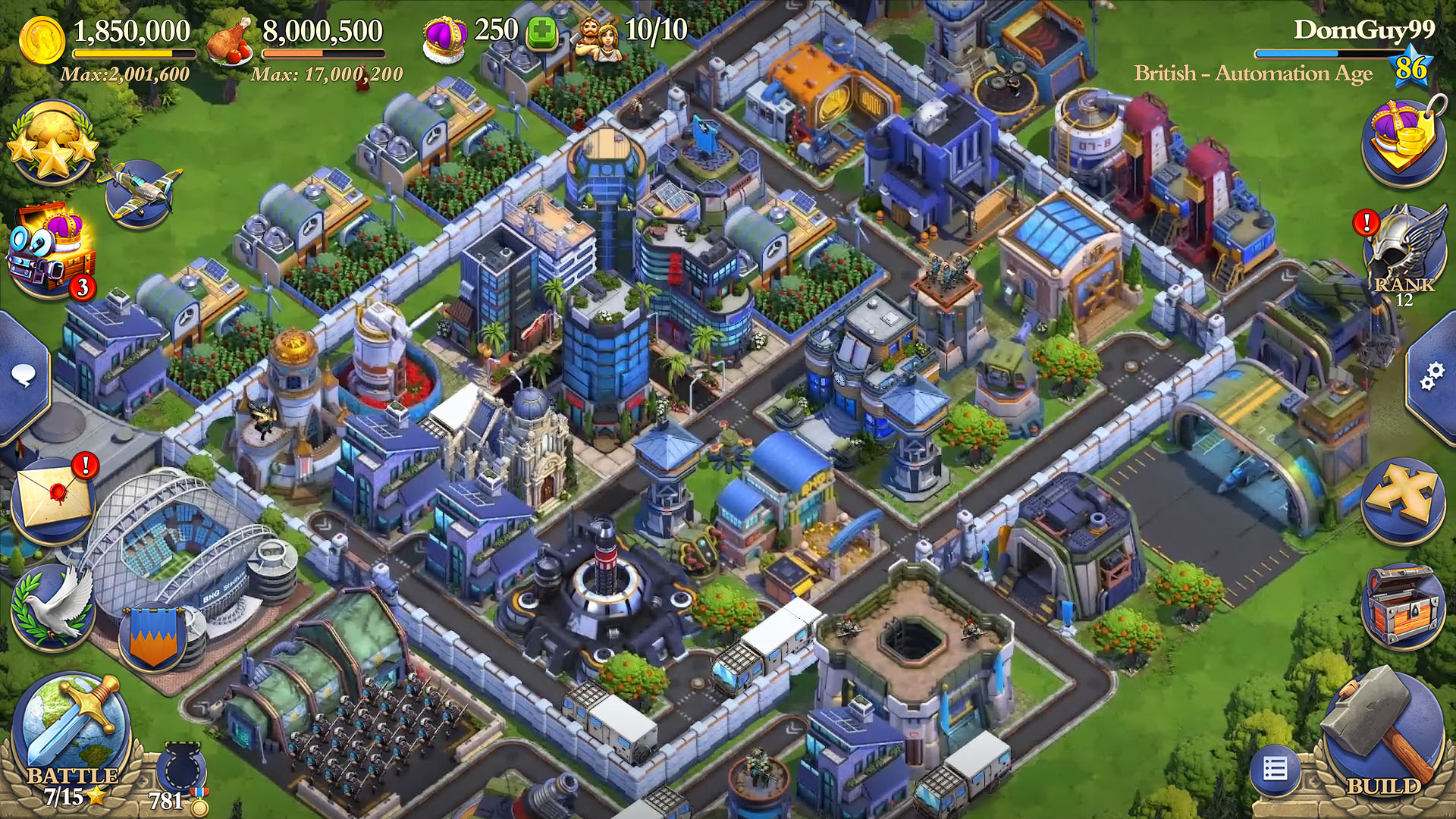Screen dimensions: 1456x819
Task: Open the list menu beside Build
Action: pyautogui.click(x=1276, y=770)
